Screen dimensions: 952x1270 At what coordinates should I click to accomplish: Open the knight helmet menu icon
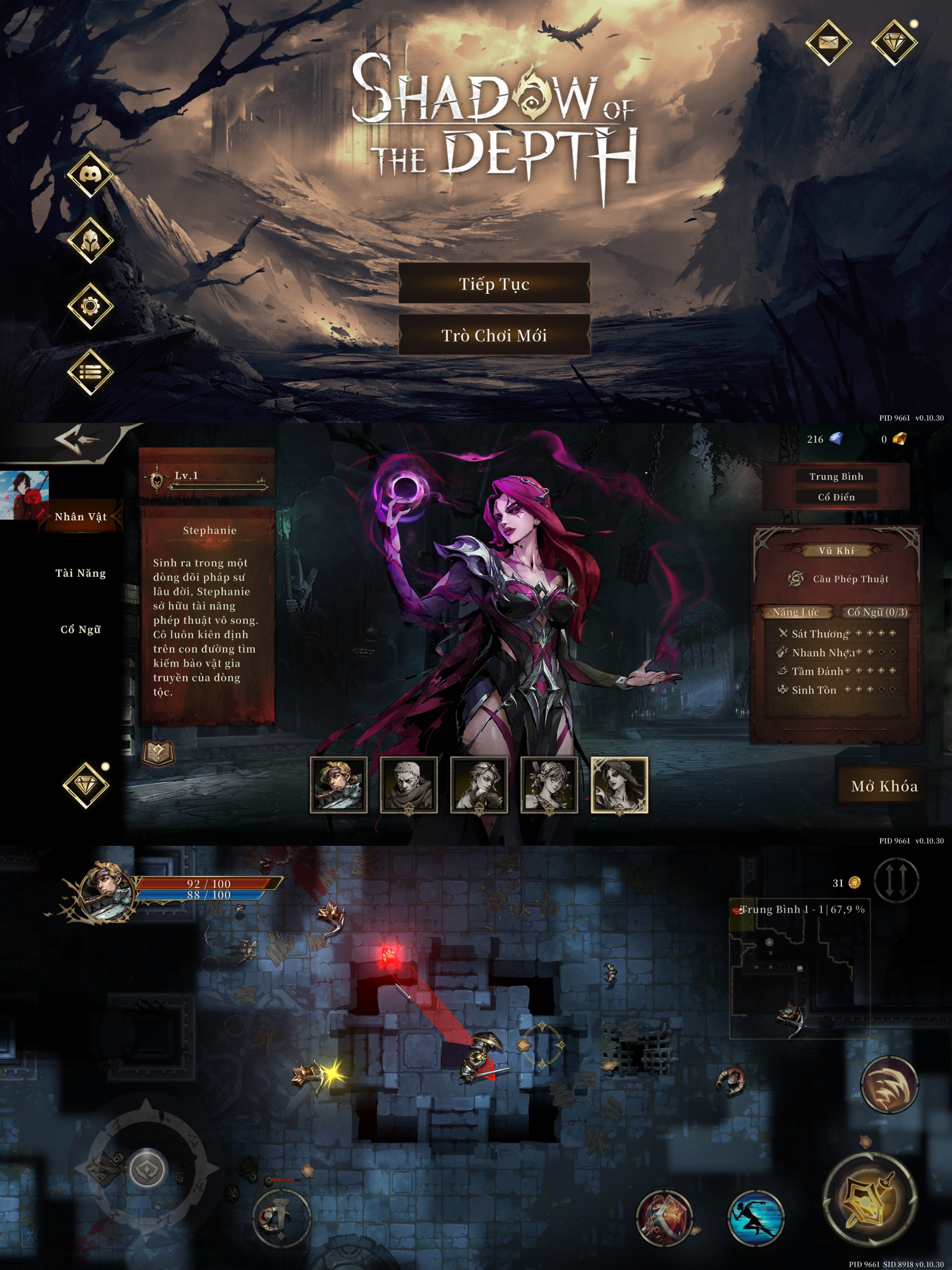[90, 241]
